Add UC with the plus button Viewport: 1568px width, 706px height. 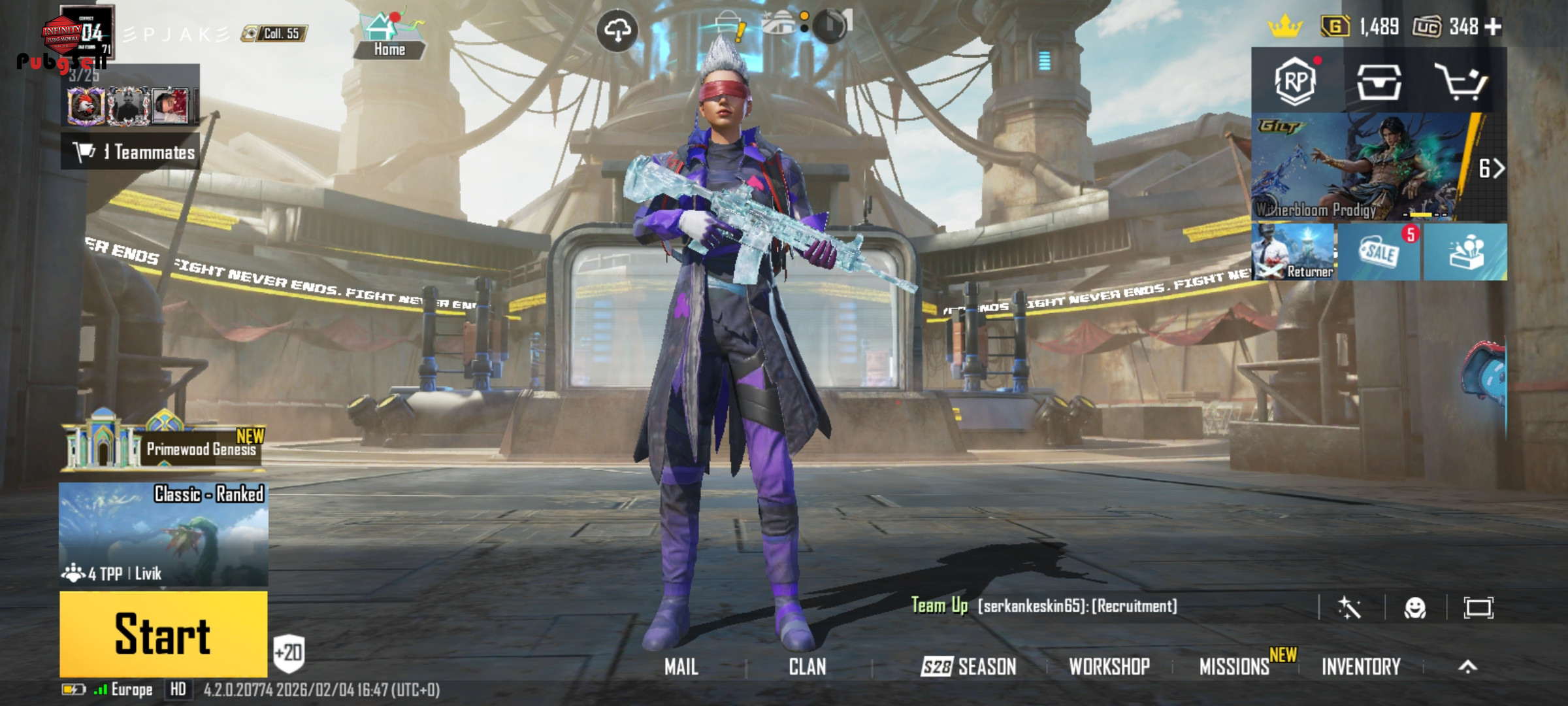[1494, 27]
